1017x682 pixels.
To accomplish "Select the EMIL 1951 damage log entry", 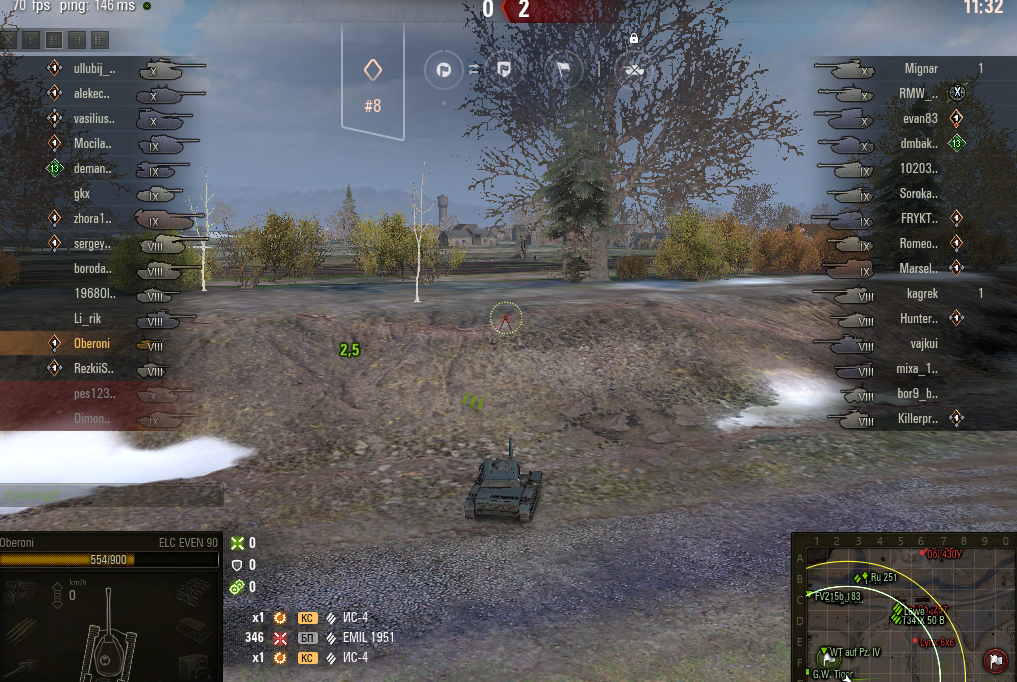I will [370, 637].
